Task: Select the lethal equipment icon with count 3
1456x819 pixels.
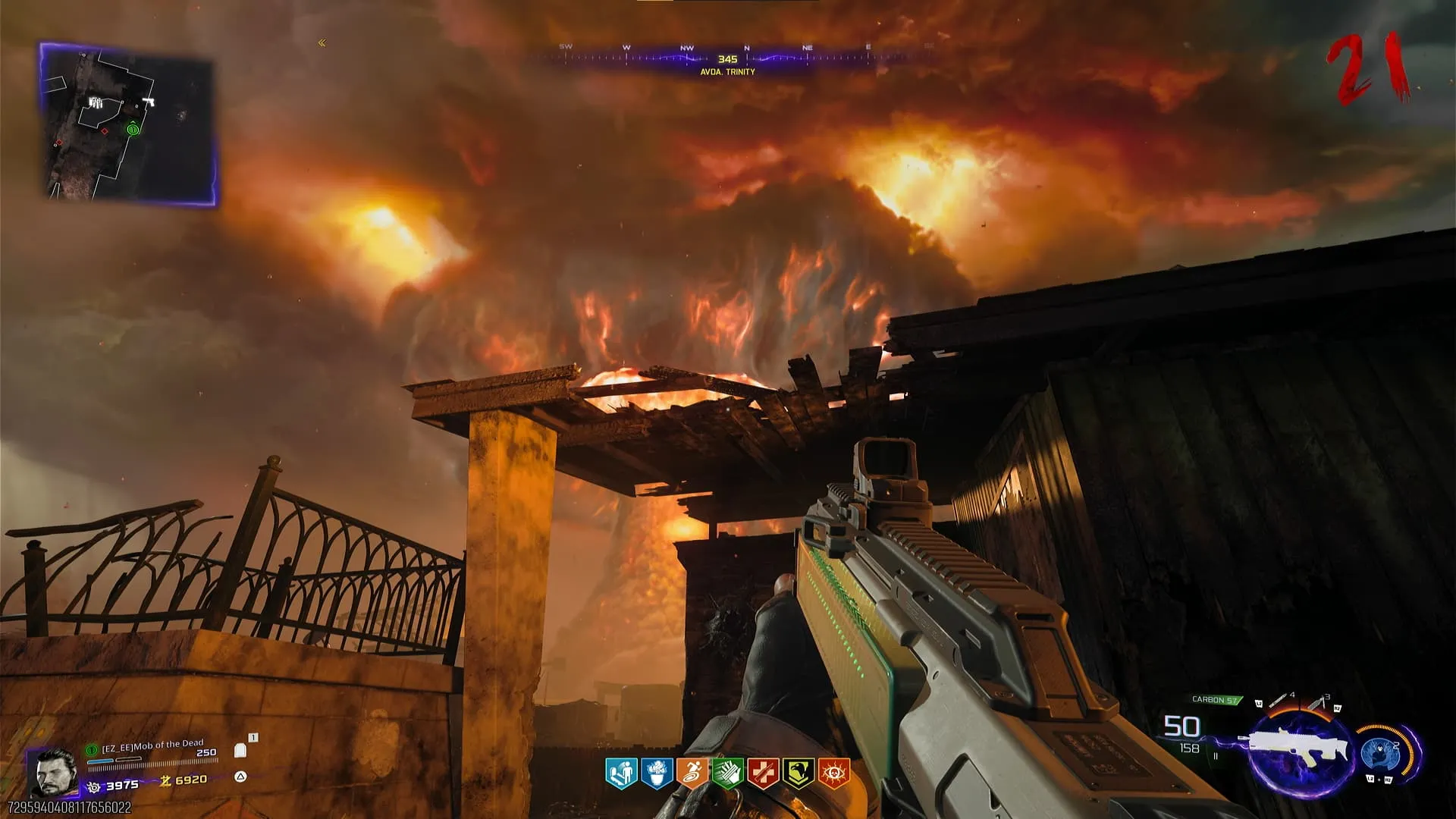Action: pyautogui.click(x=1318, y=702)
